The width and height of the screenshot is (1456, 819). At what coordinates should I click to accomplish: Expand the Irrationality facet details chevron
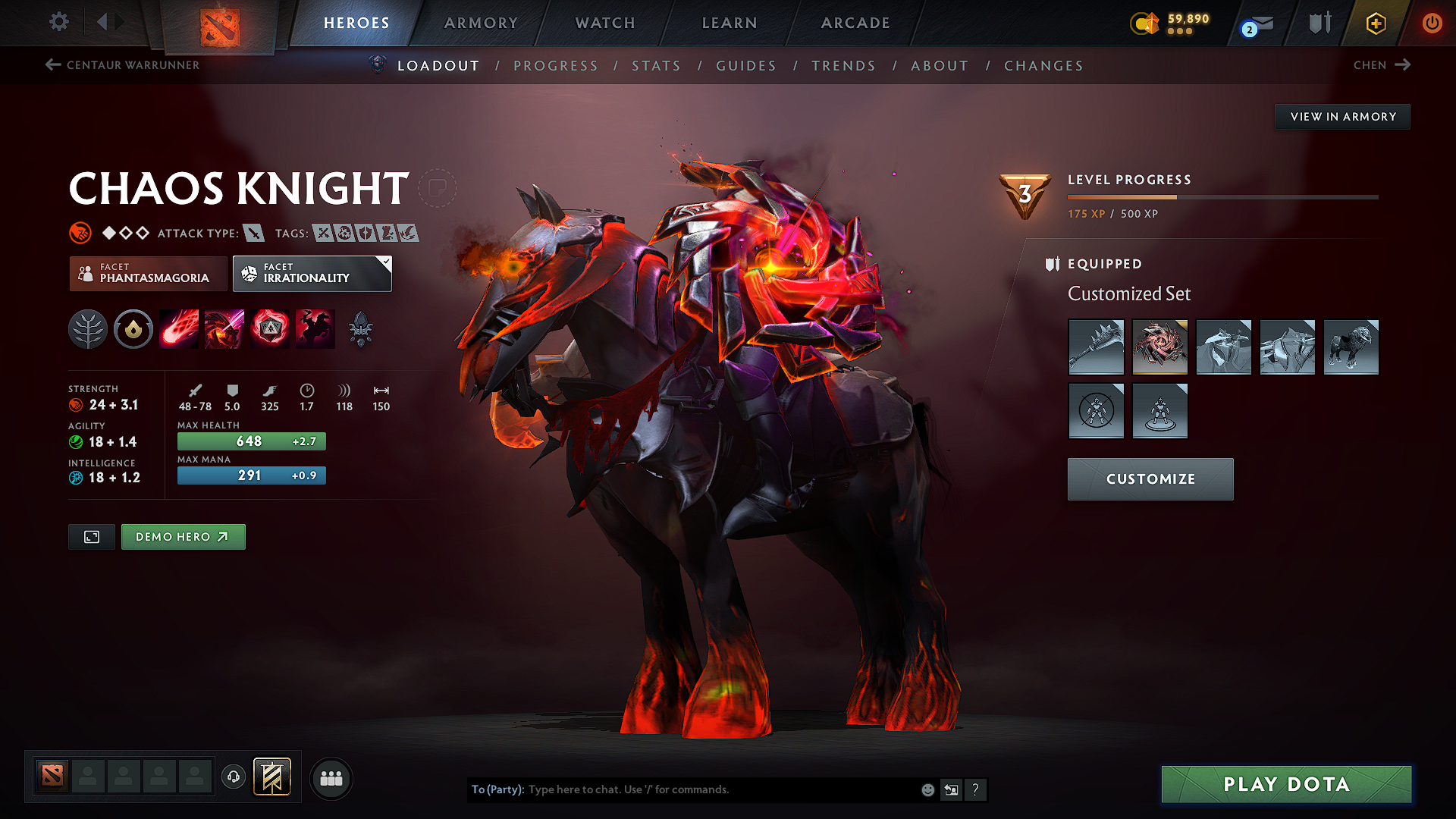coord(387,263)
